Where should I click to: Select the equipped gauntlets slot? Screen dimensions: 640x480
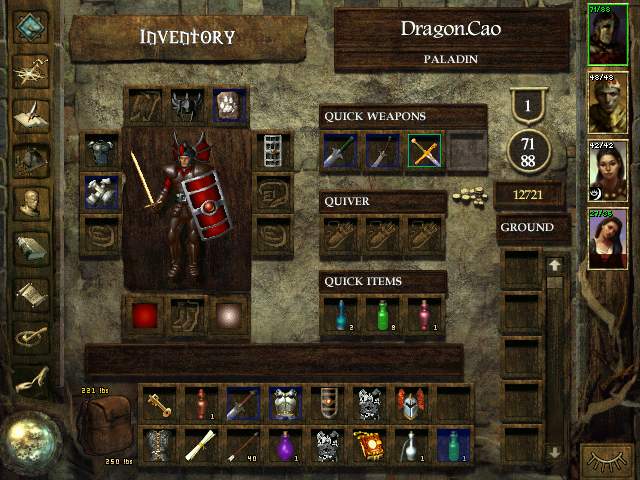[x=100, y=191]
